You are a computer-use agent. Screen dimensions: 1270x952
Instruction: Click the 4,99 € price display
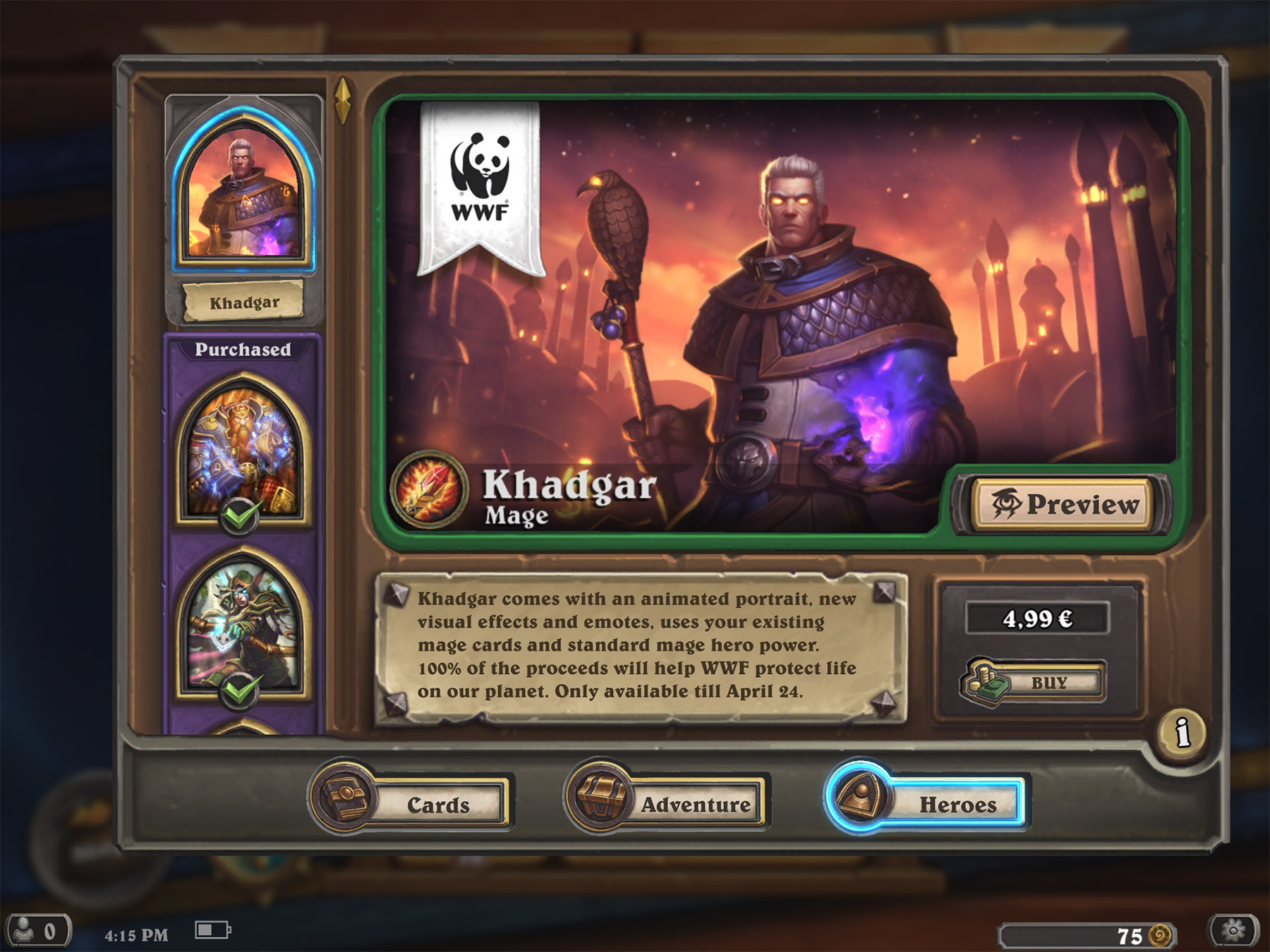click(x=1040, y=618)
